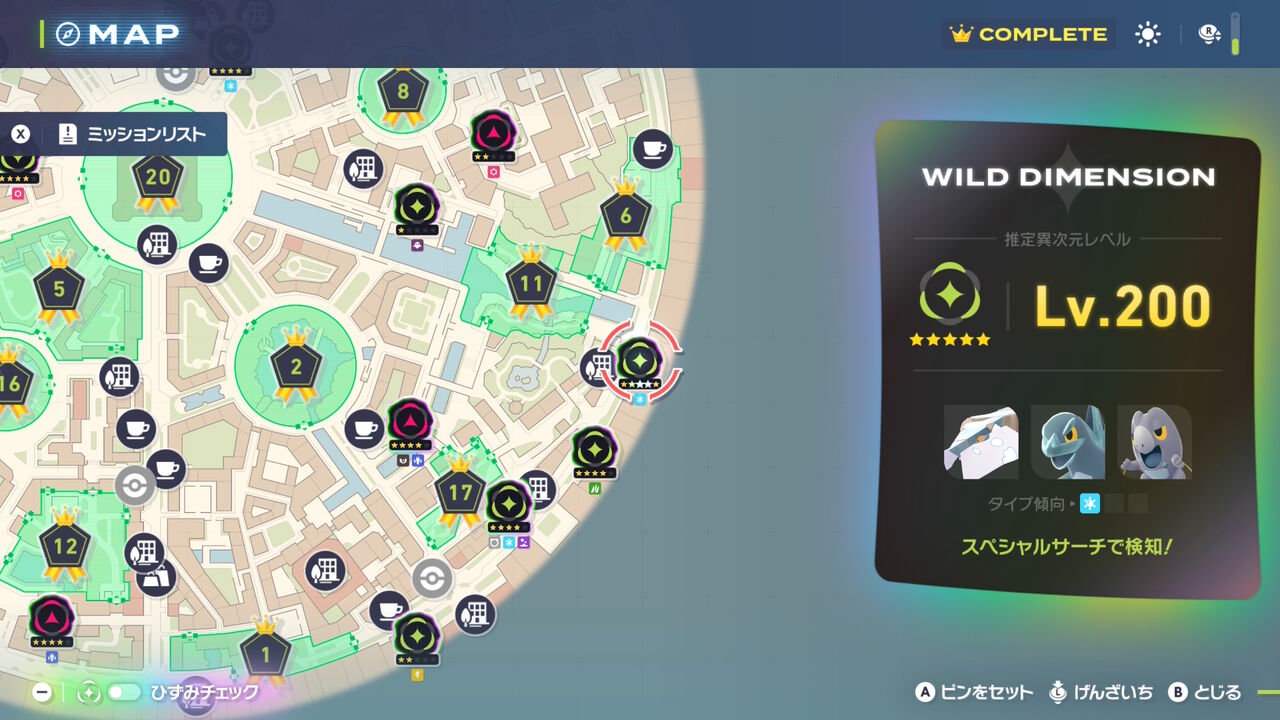
Task: Click the zone 2 map marker
Action: [x=295, y=368]
